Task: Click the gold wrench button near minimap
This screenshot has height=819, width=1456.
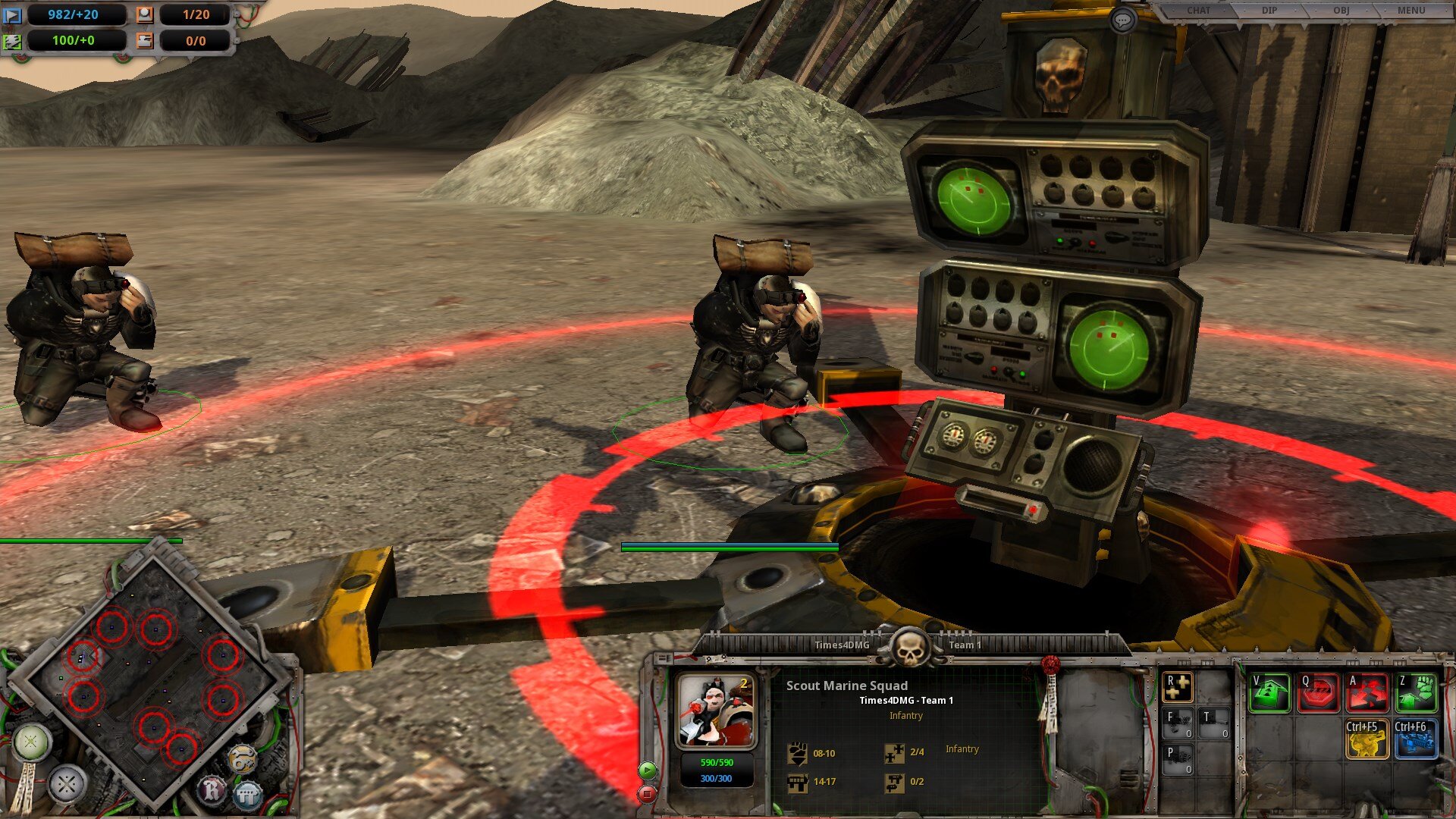Action: [242, 759]
